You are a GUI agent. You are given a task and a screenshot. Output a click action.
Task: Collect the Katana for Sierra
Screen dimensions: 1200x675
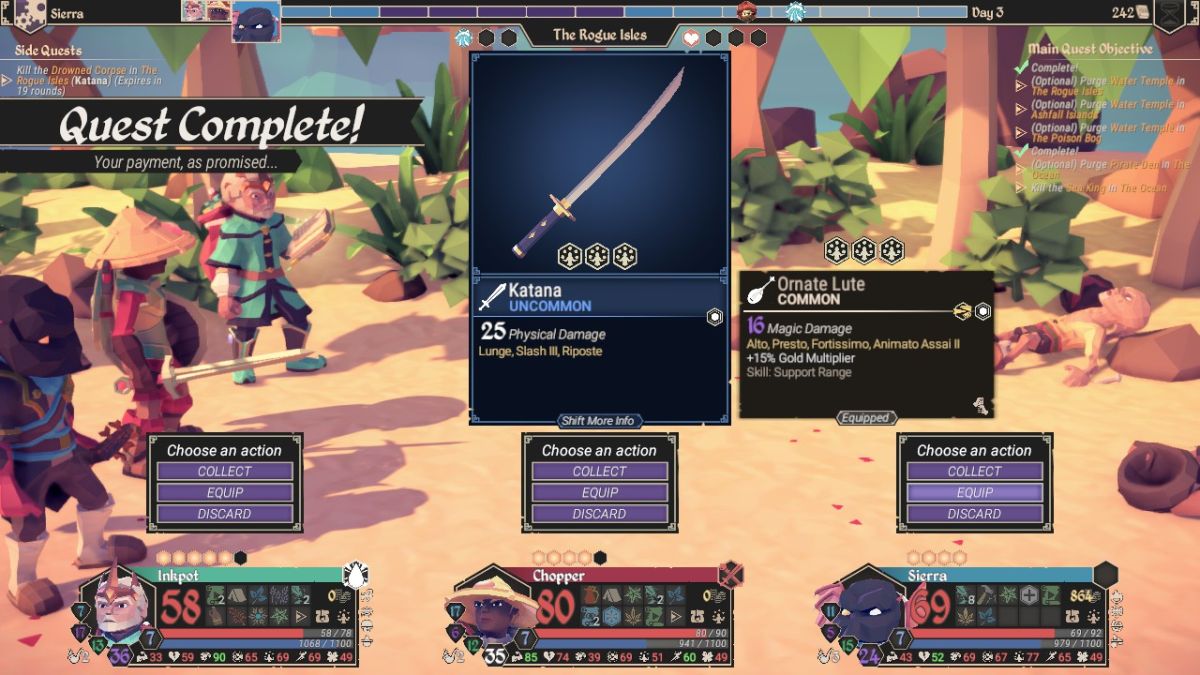(975, 471)
